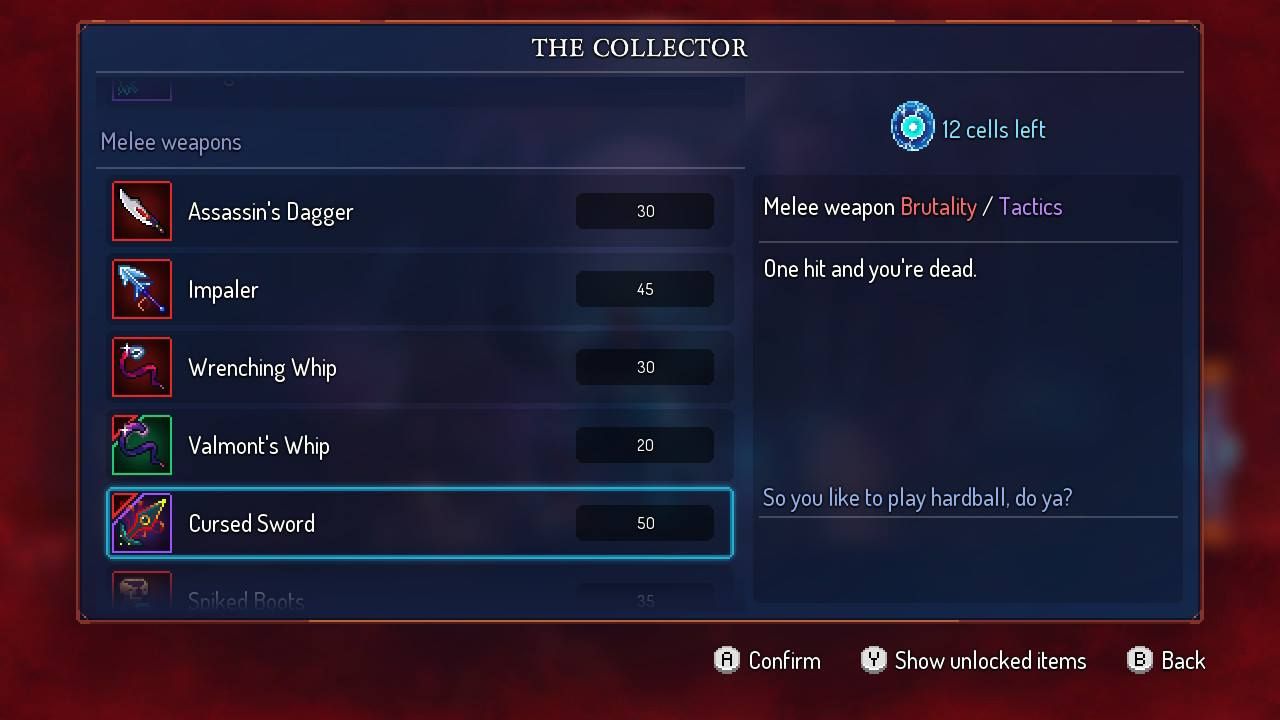Select Valmont's Whip from the list
Viewport: 1280px width, 720px height.
(420, 445)
